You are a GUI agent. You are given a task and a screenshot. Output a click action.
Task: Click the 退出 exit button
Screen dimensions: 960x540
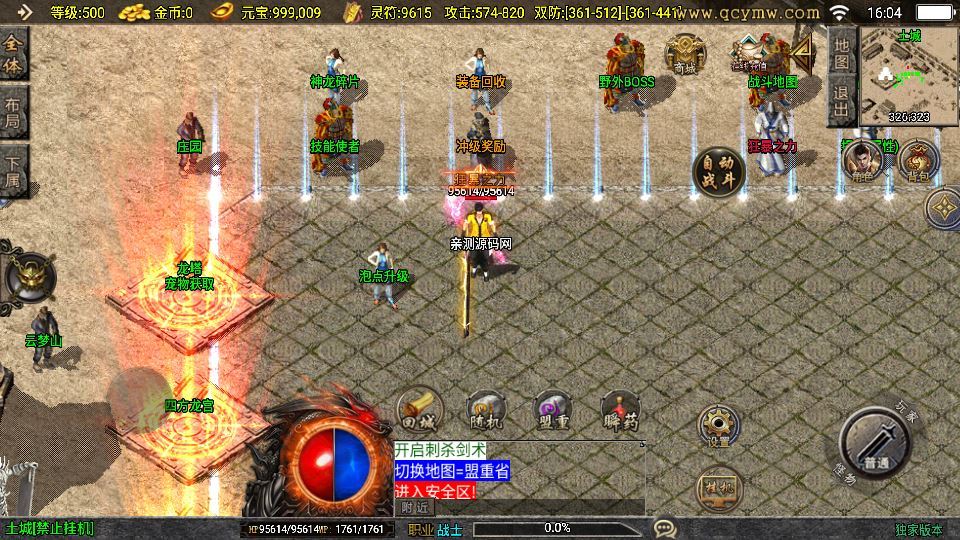coord(841,101)
